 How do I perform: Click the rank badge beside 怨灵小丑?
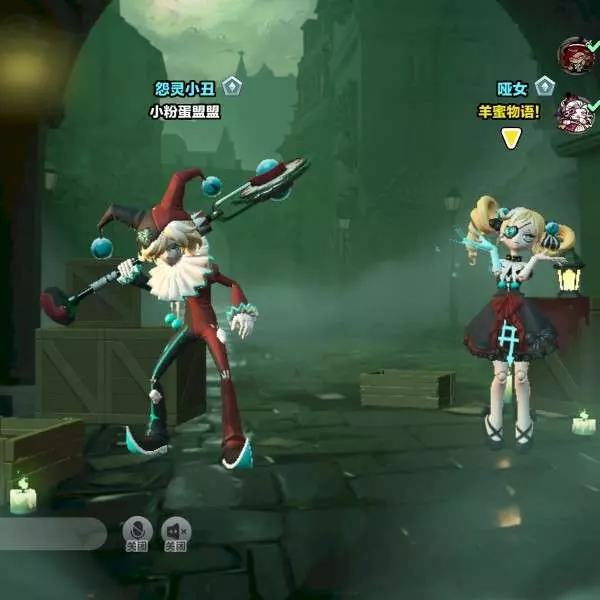[232, 87]
